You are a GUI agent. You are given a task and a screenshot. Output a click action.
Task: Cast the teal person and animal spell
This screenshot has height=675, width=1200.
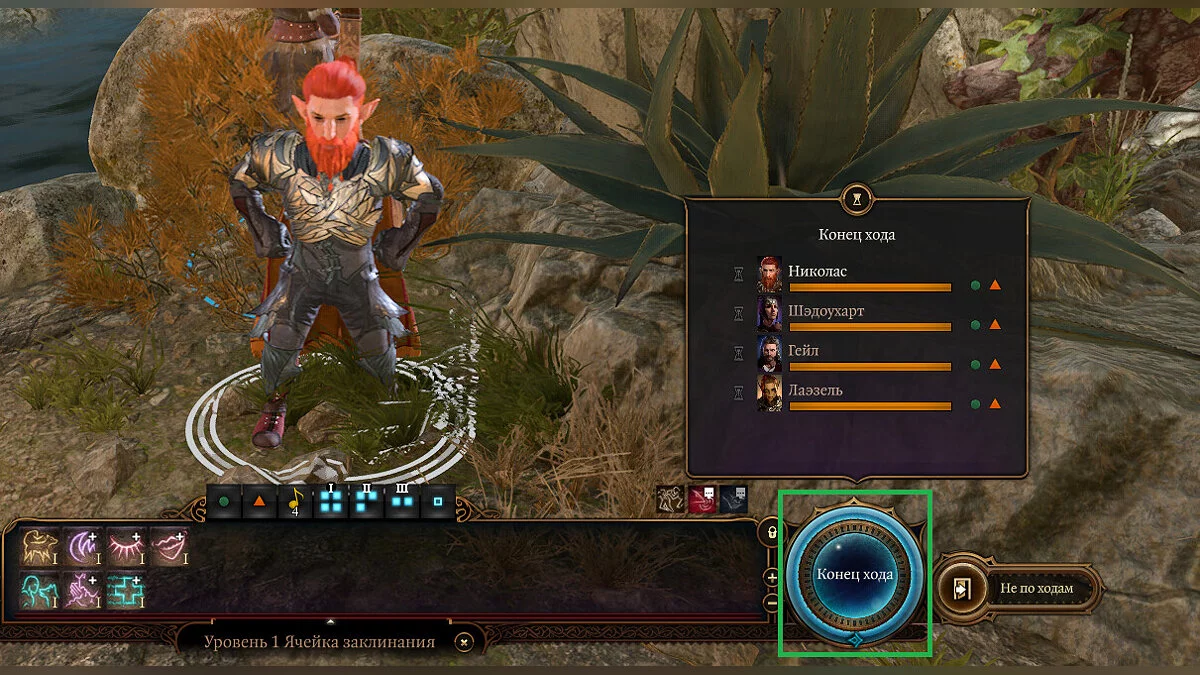[x=39, y=590]
